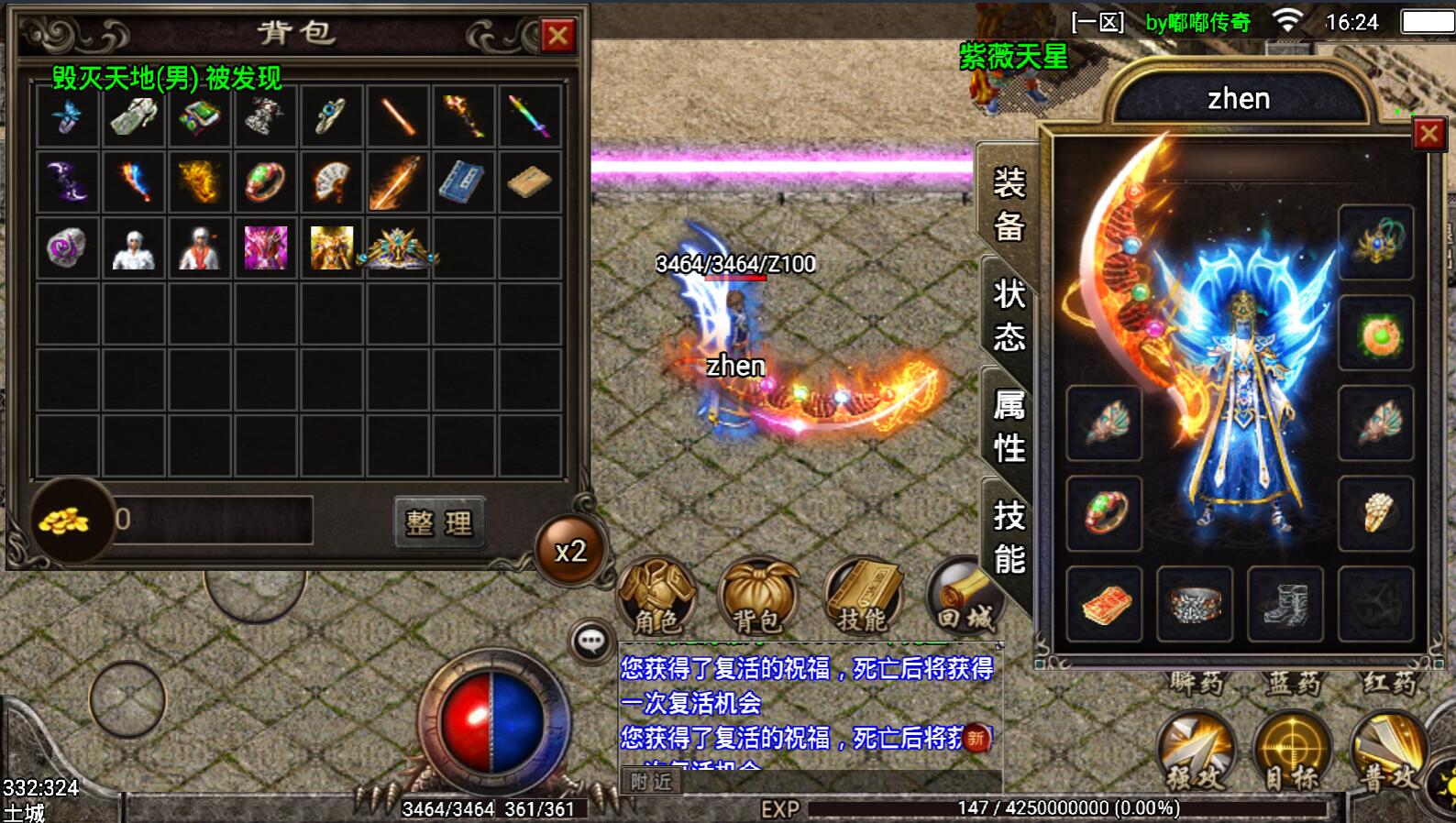The height and width of the screenshot is (823, 1456).
Task: Open the chat bubble button
Action: [x=590, y=641]
